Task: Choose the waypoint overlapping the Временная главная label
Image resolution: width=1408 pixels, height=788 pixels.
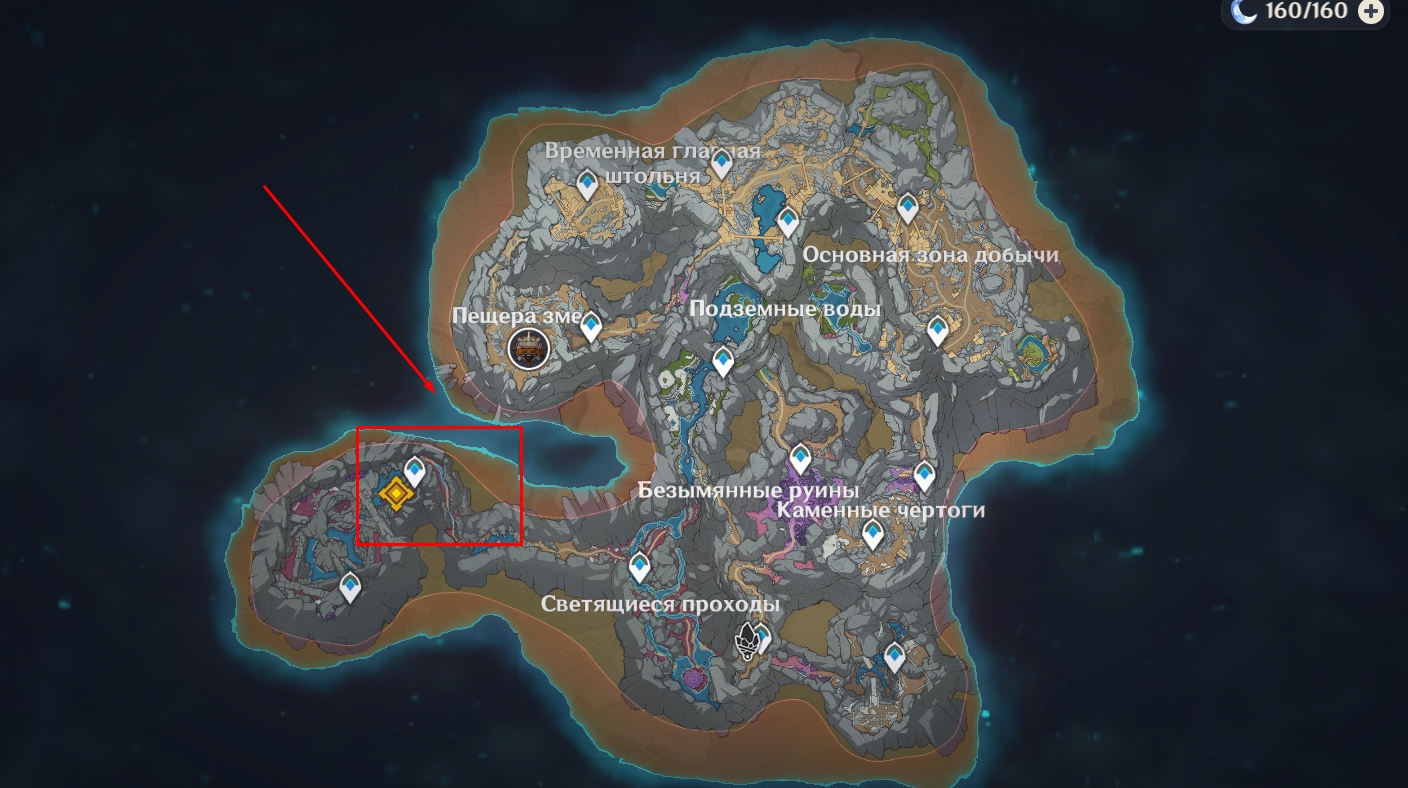Action: [x=721, y=162]
